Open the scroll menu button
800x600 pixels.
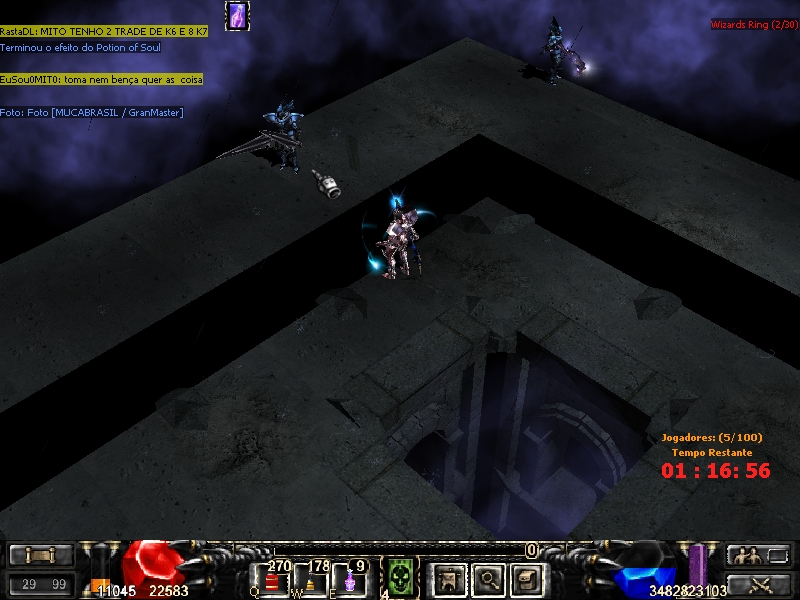point(41,555)
